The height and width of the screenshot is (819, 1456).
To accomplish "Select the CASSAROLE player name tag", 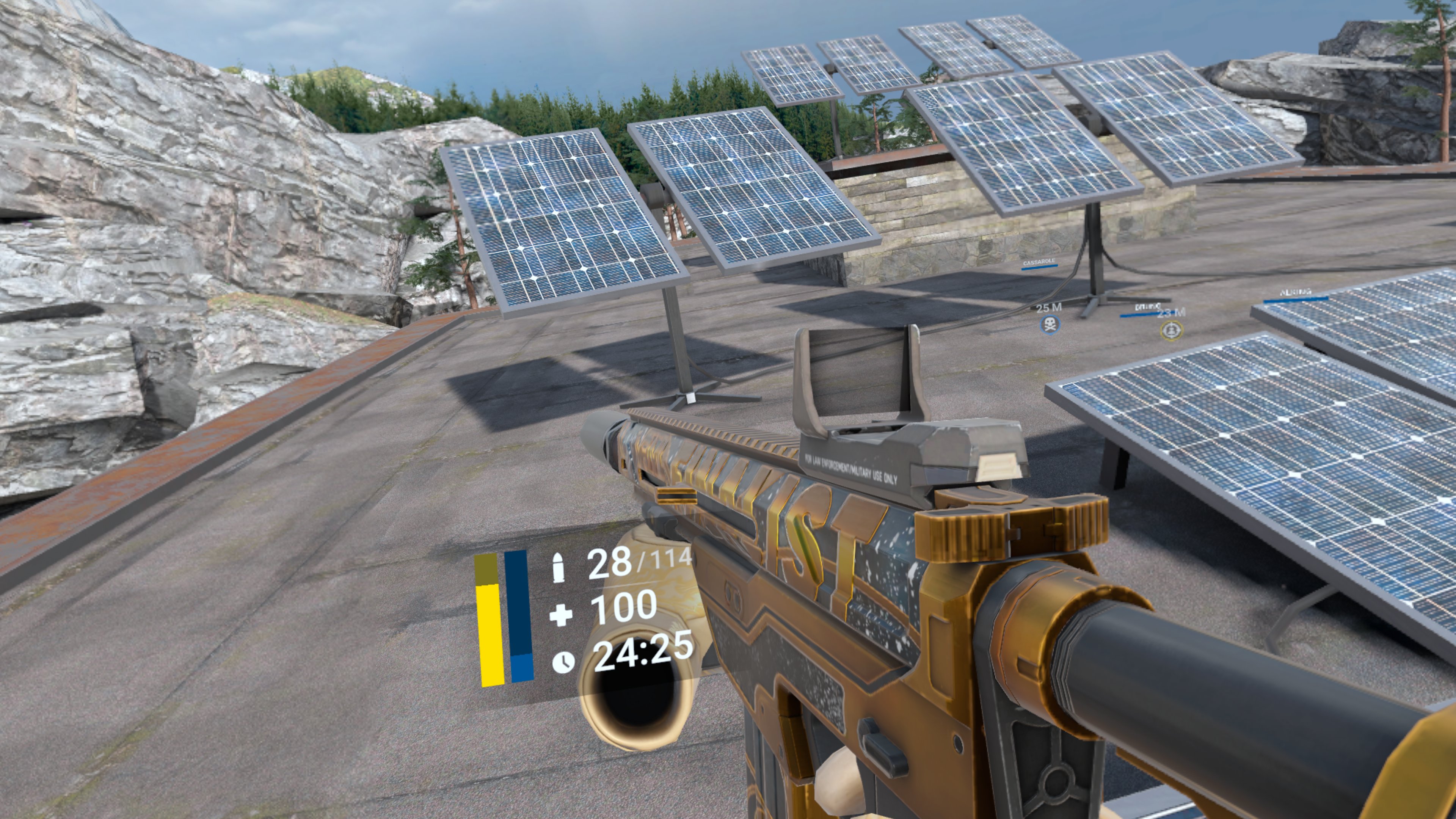I will pyautogui.click(x=1039, y=262).
